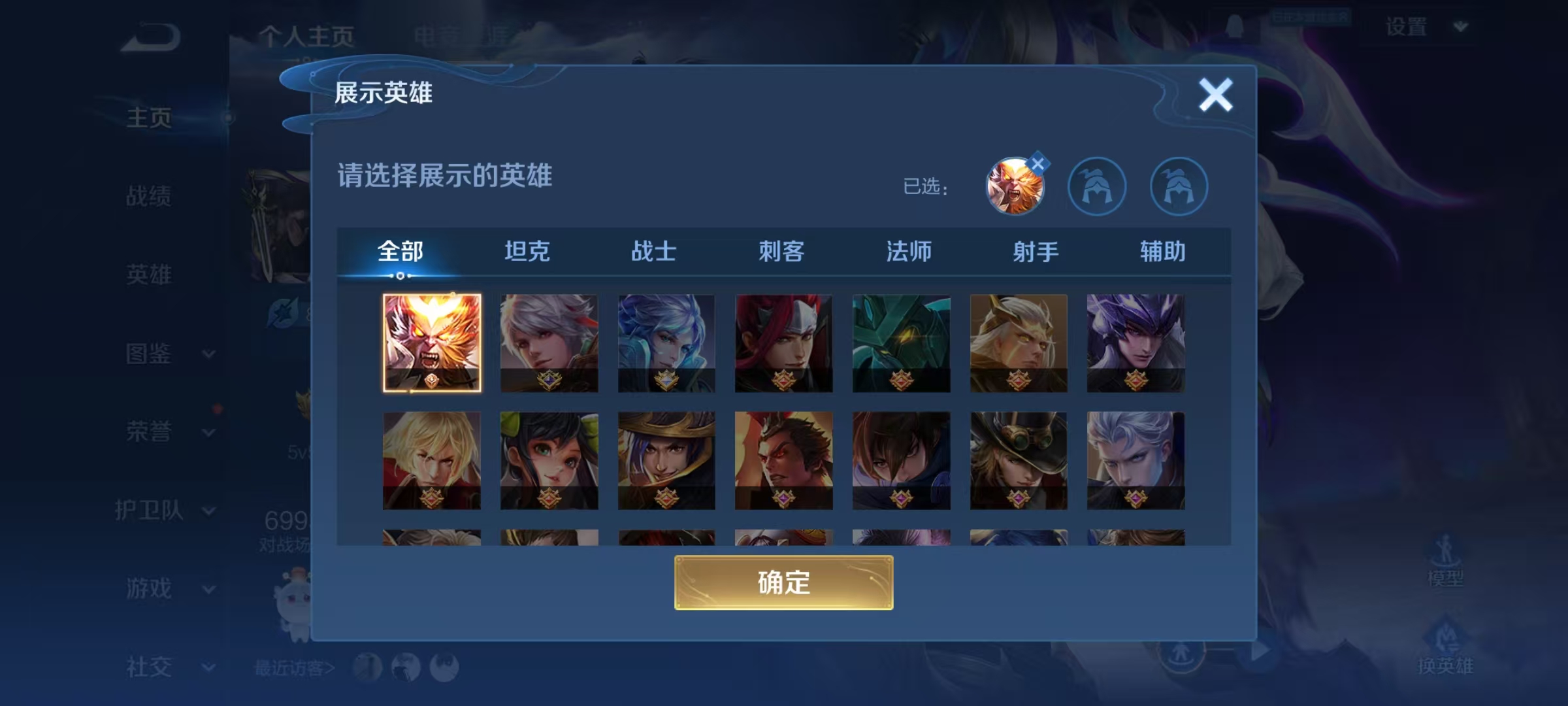
Task: Switch to the 坦克 tank tab
Action: [528, 252]
